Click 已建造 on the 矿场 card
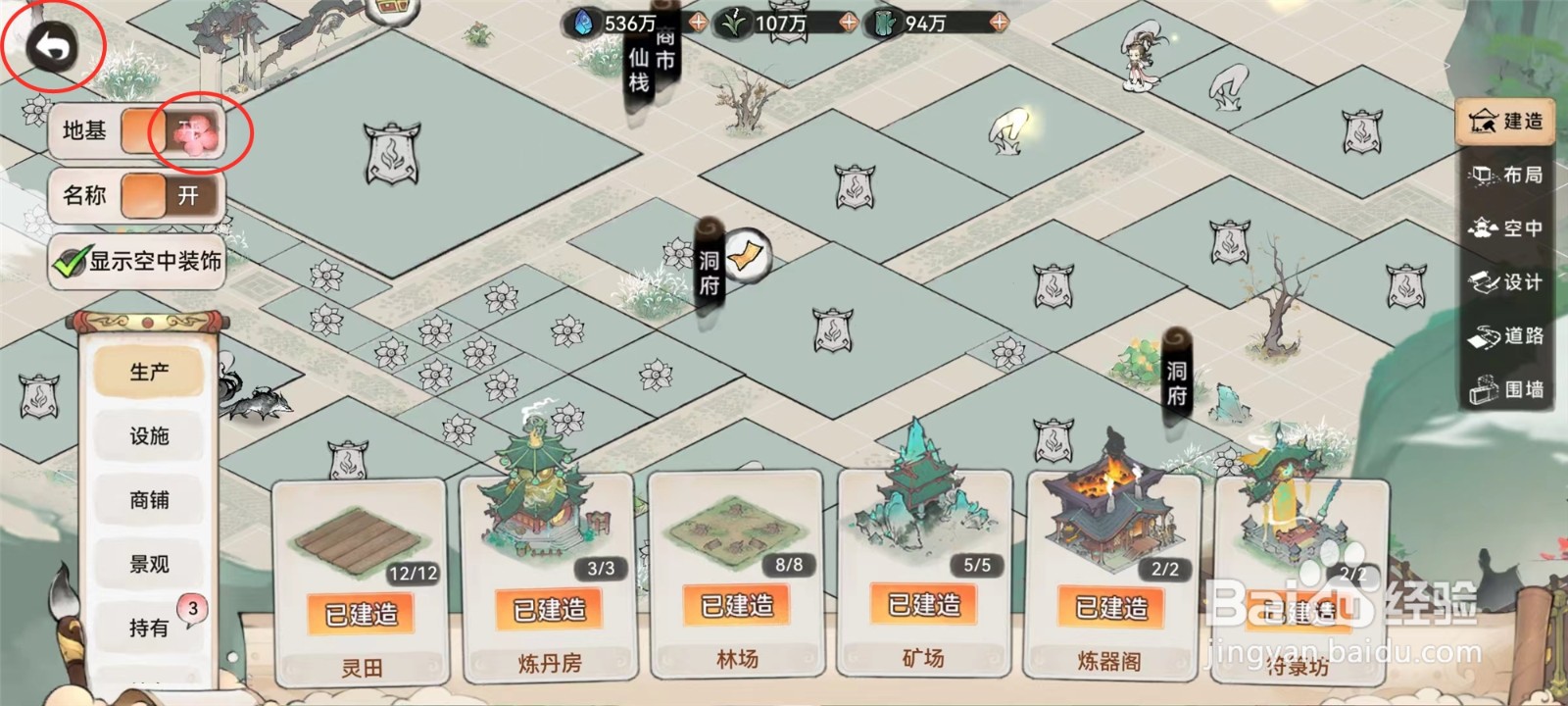This screenshot has width=1568, height=706. tap(922, 608)
